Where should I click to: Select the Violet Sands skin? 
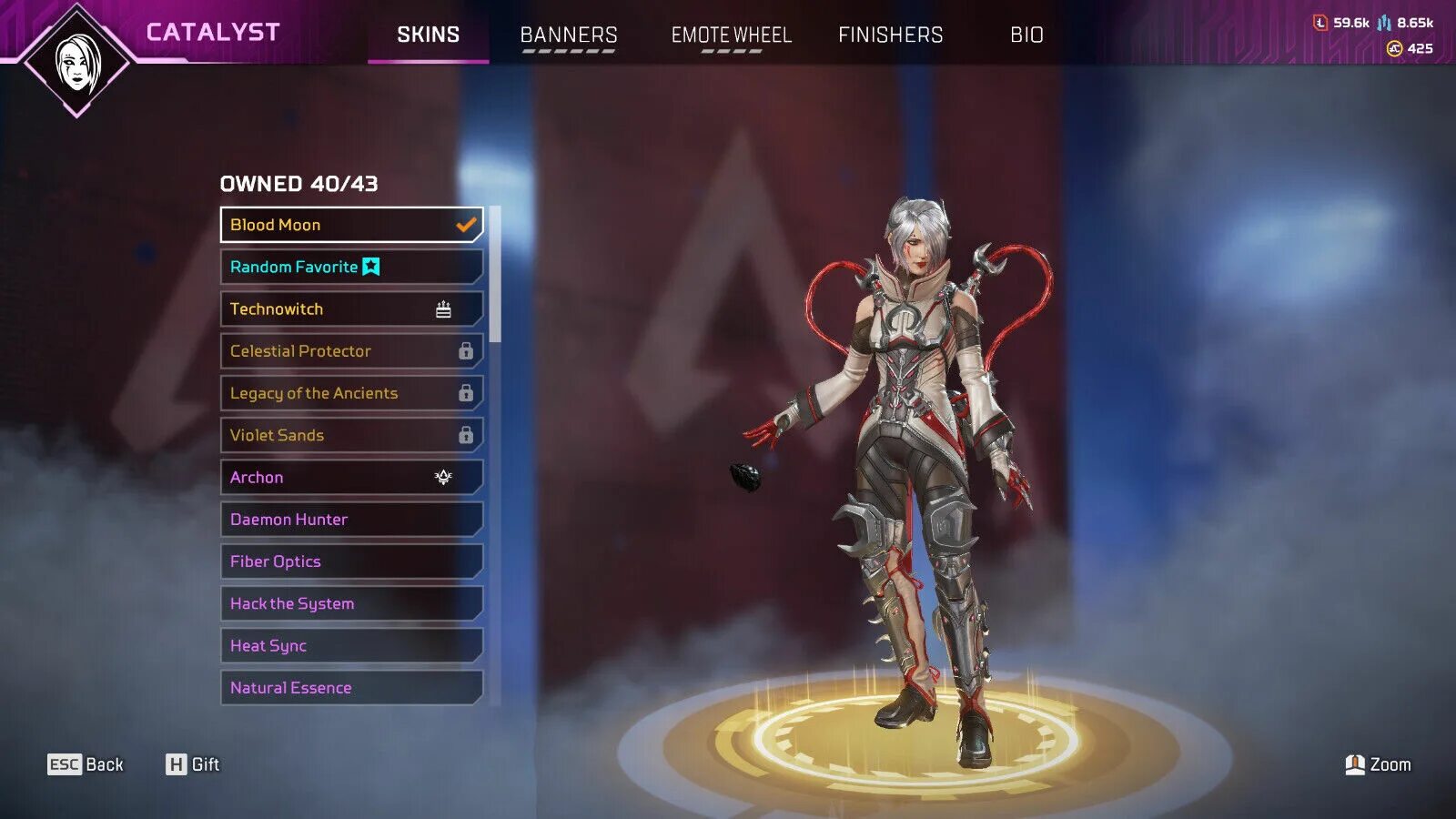[x=351, y=435]
